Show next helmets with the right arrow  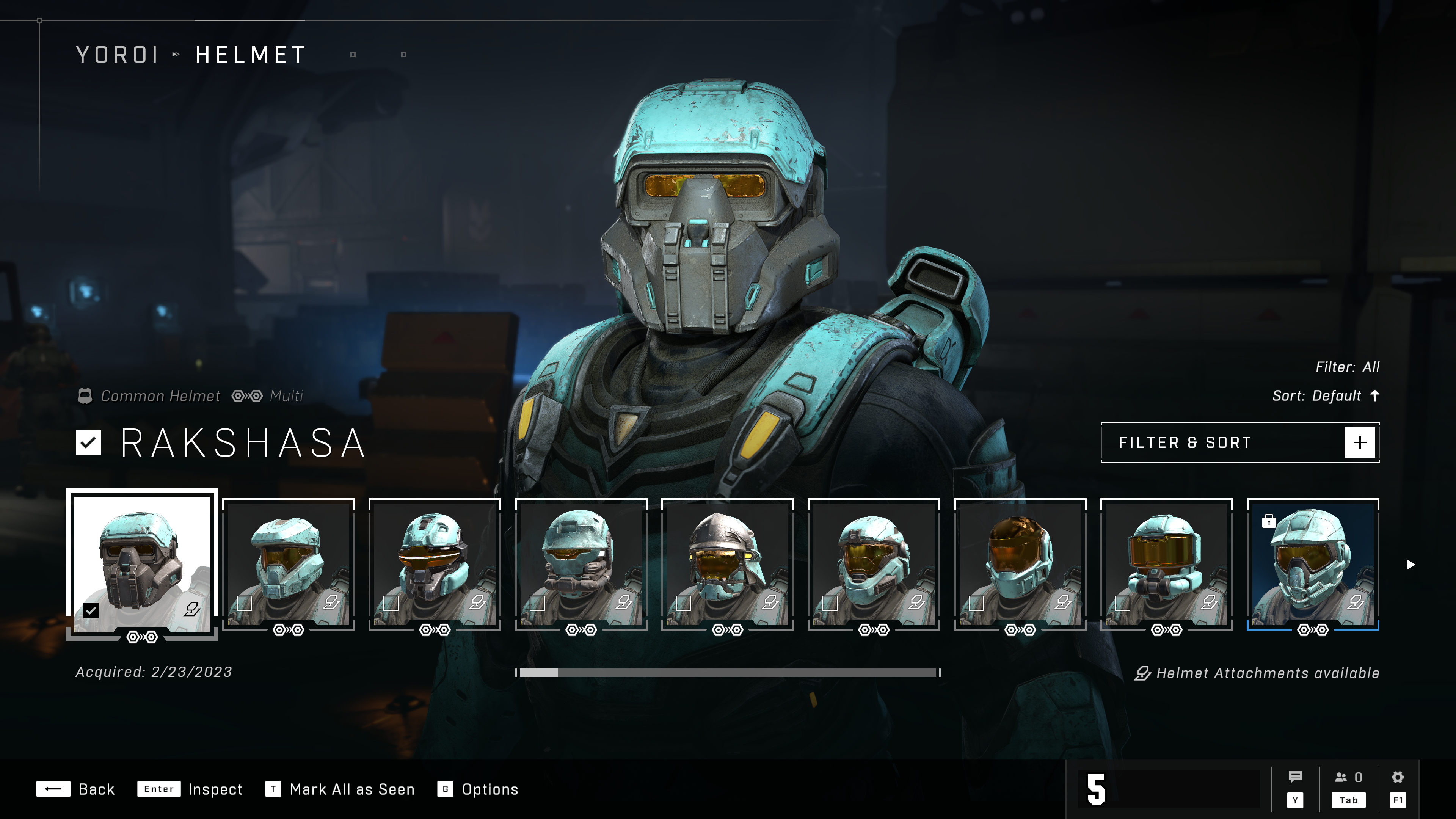tap(1410, 565)
